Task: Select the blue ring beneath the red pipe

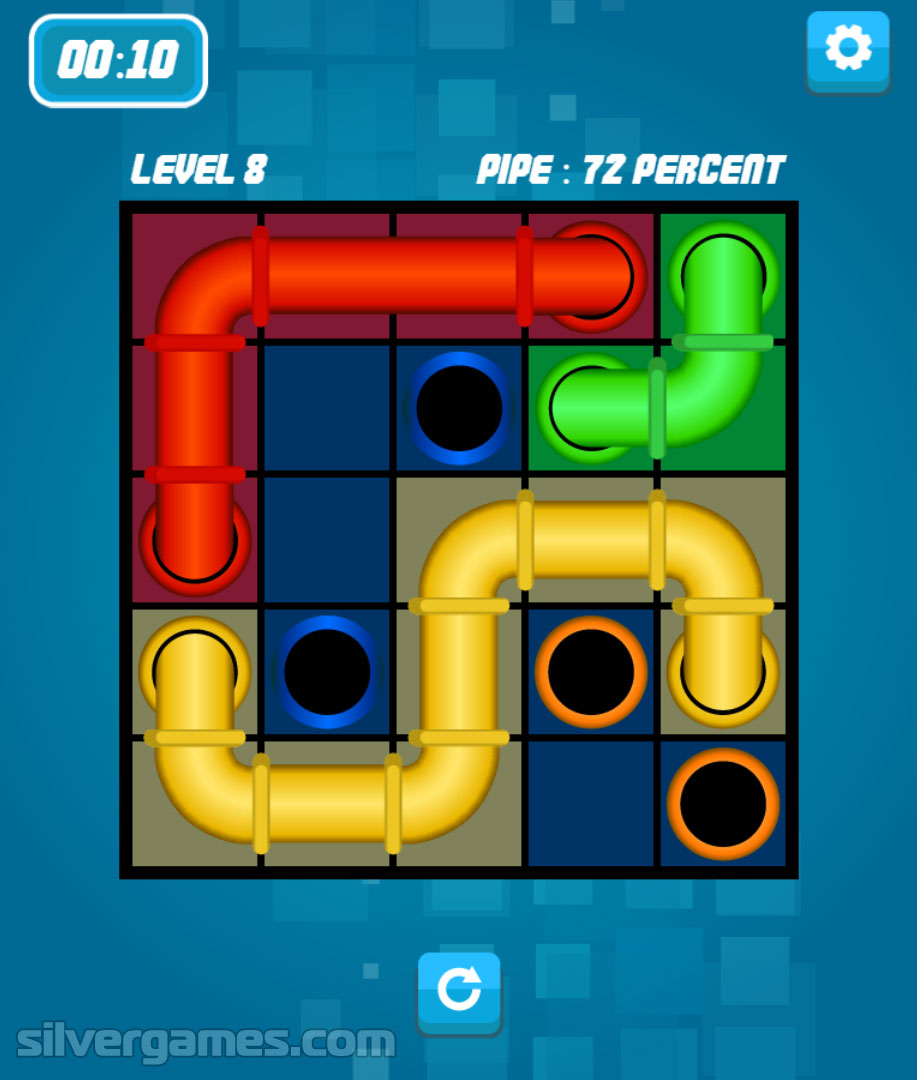Action: 459,407
